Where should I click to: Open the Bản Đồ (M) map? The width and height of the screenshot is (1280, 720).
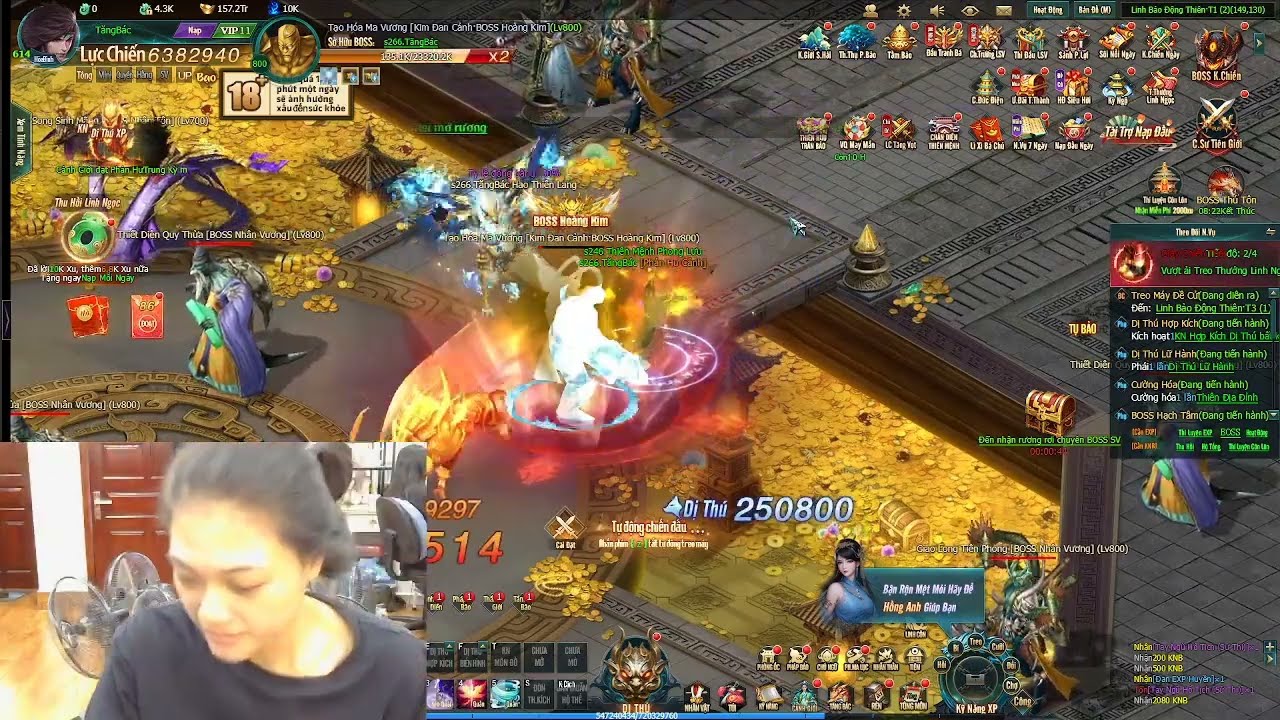pyautogui.click(x=1094, y=10)
